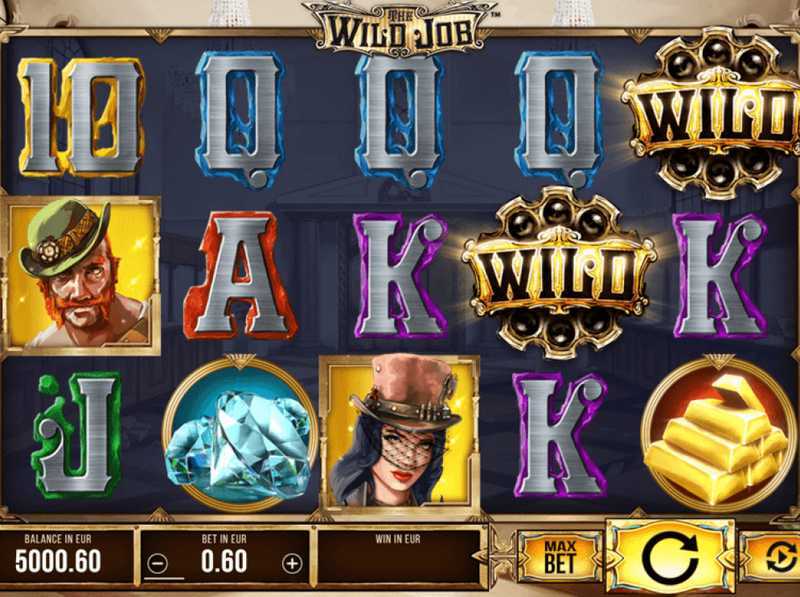Decrease the bet with the minus button
Viewport: 800px width, 597px height.
tap(157, 563)
